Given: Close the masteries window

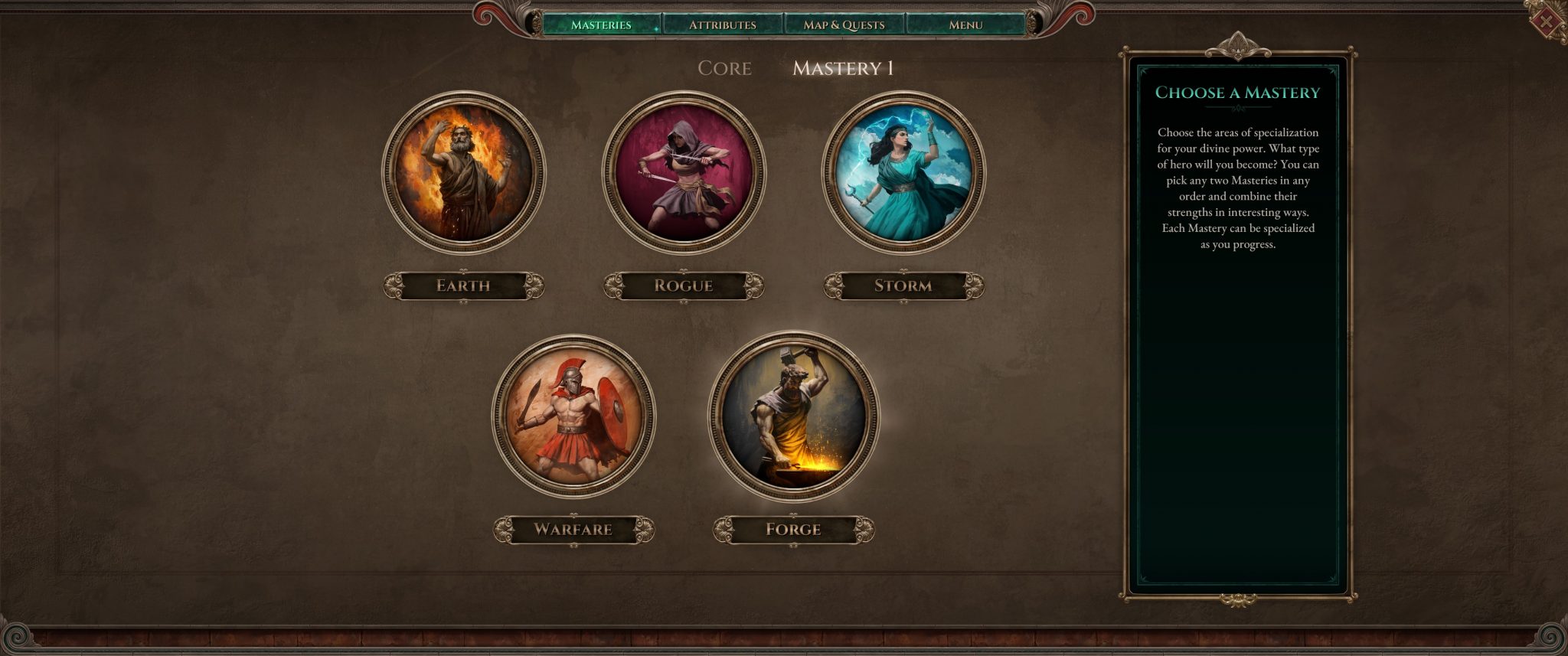Looking at the screenshot, I should coord(1547,21).
